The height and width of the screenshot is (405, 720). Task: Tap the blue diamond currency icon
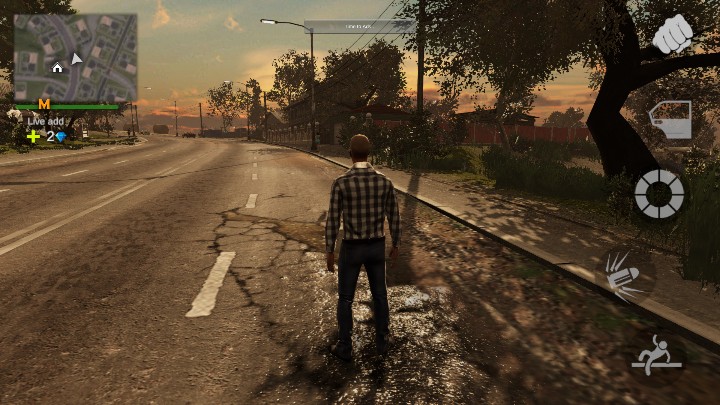(61, 136)
